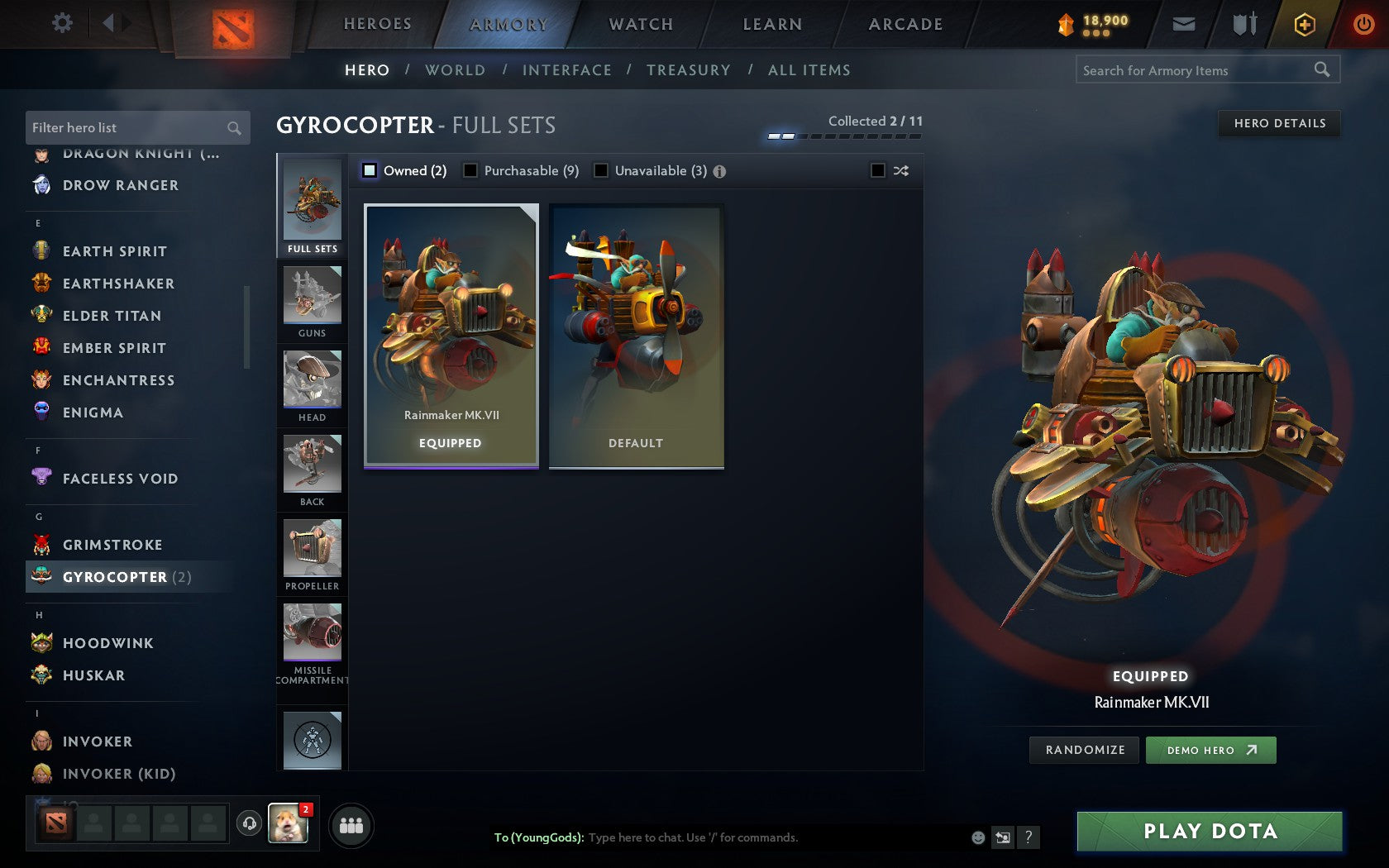Image resolution: width=1389 pixels, height=868 pixels.
Task: Open the Arcade section
Action: point(905,24)
